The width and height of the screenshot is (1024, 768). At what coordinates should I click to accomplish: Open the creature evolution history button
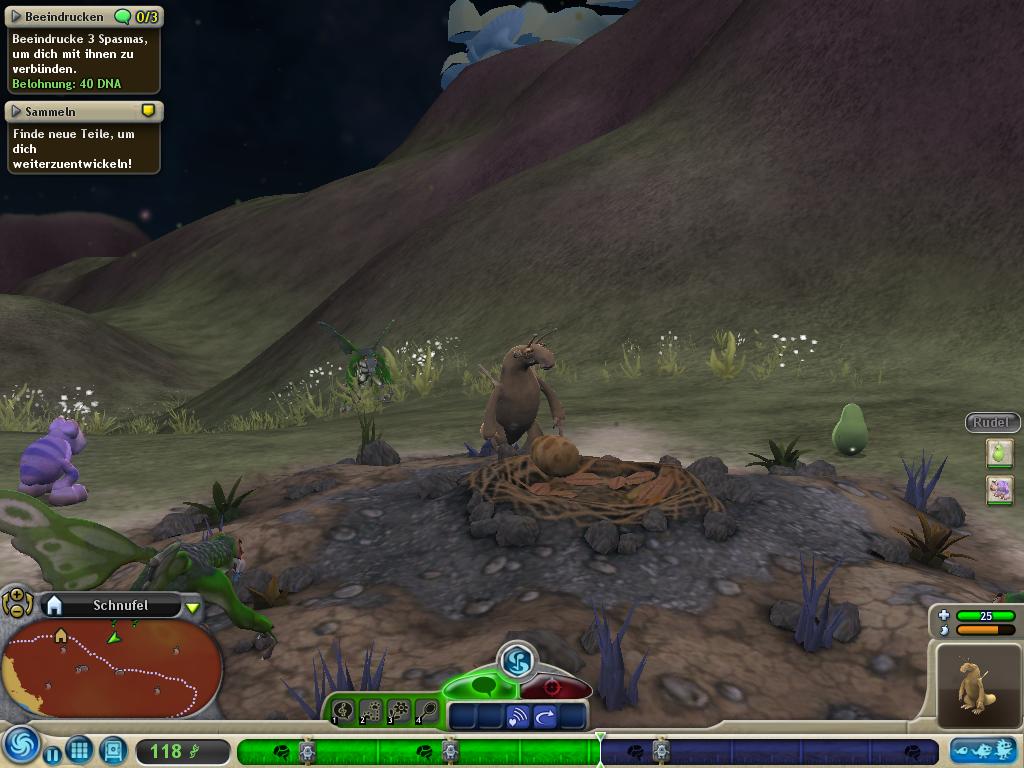(983, 750)
